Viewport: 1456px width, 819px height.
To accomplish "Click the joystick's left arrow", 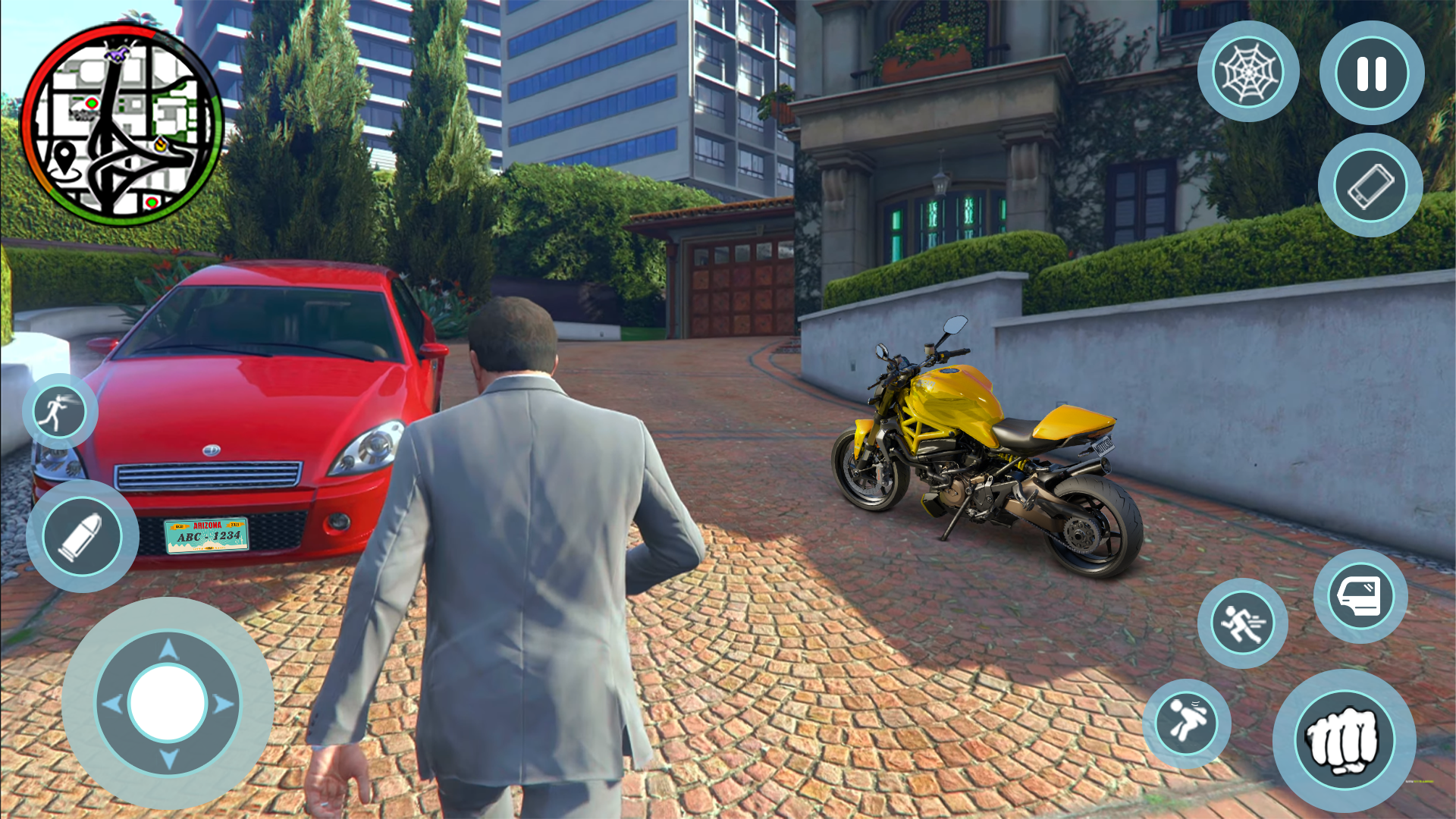I will (112, 704).
